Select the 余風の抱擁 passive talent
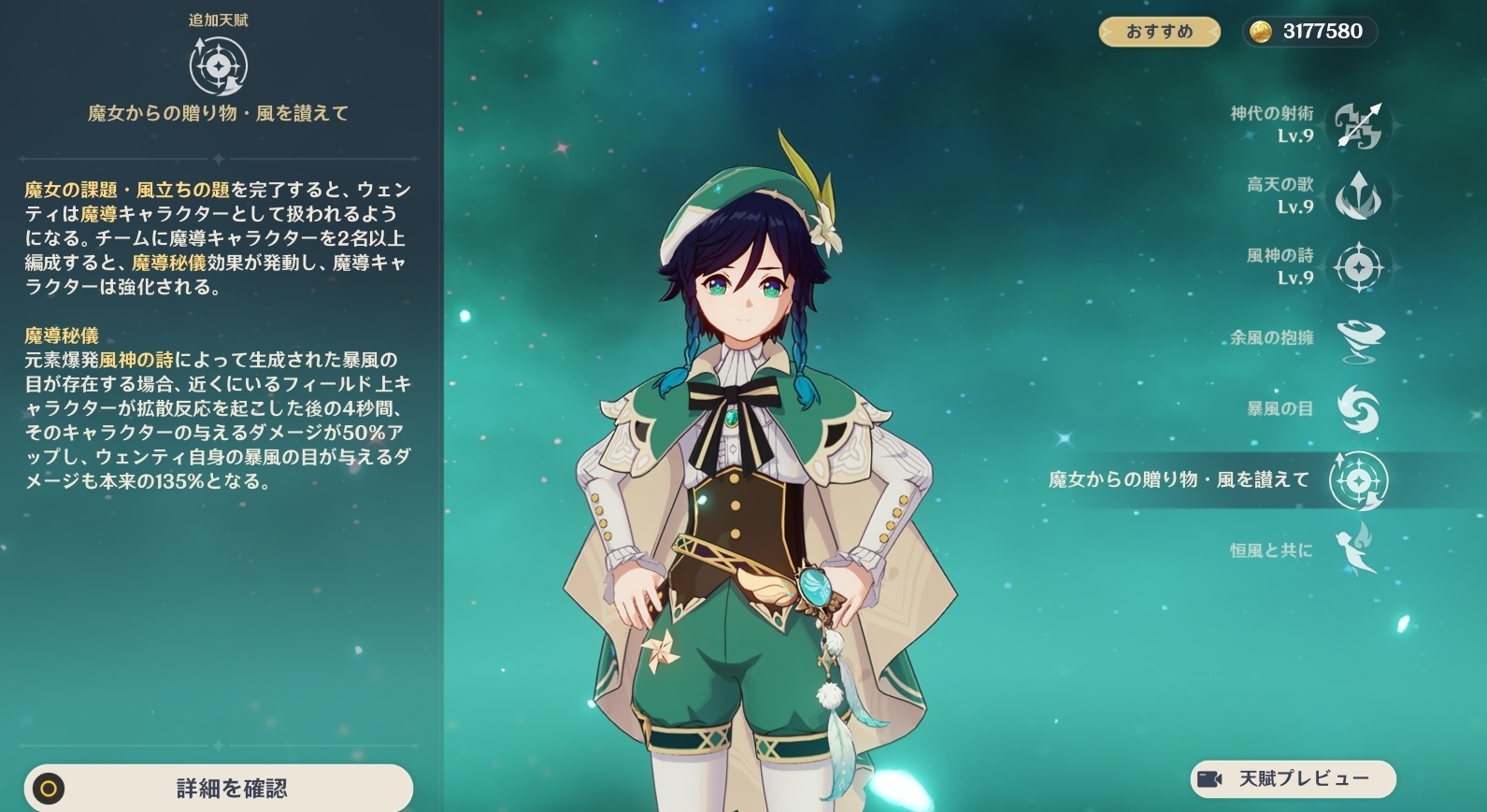This screenshot has height=812, width=1487. pyautogui.click(x=1359, y=338)
